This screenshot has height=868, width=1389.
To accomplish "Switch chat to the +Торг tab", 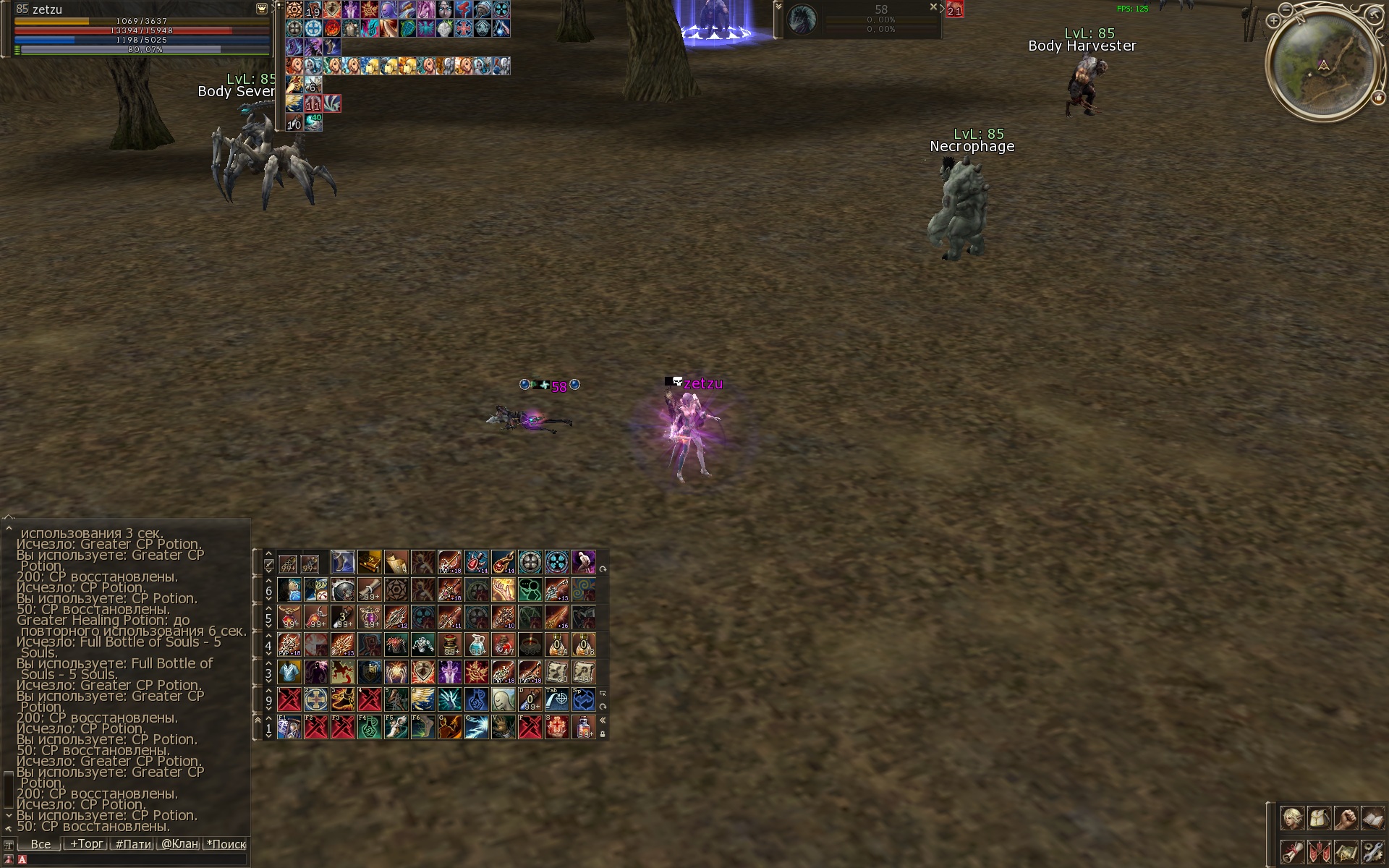I will pos(86,844).
